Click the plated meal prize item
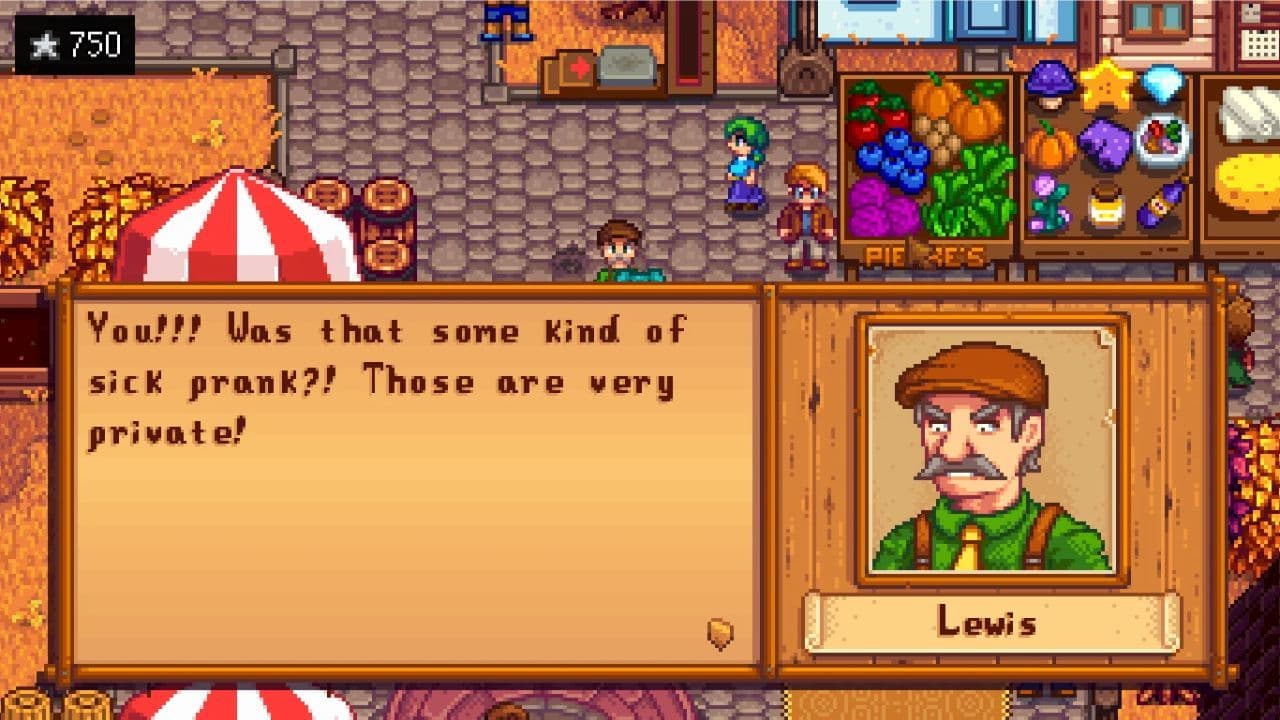The image size is (1280, 720). tap(1162, 143)
